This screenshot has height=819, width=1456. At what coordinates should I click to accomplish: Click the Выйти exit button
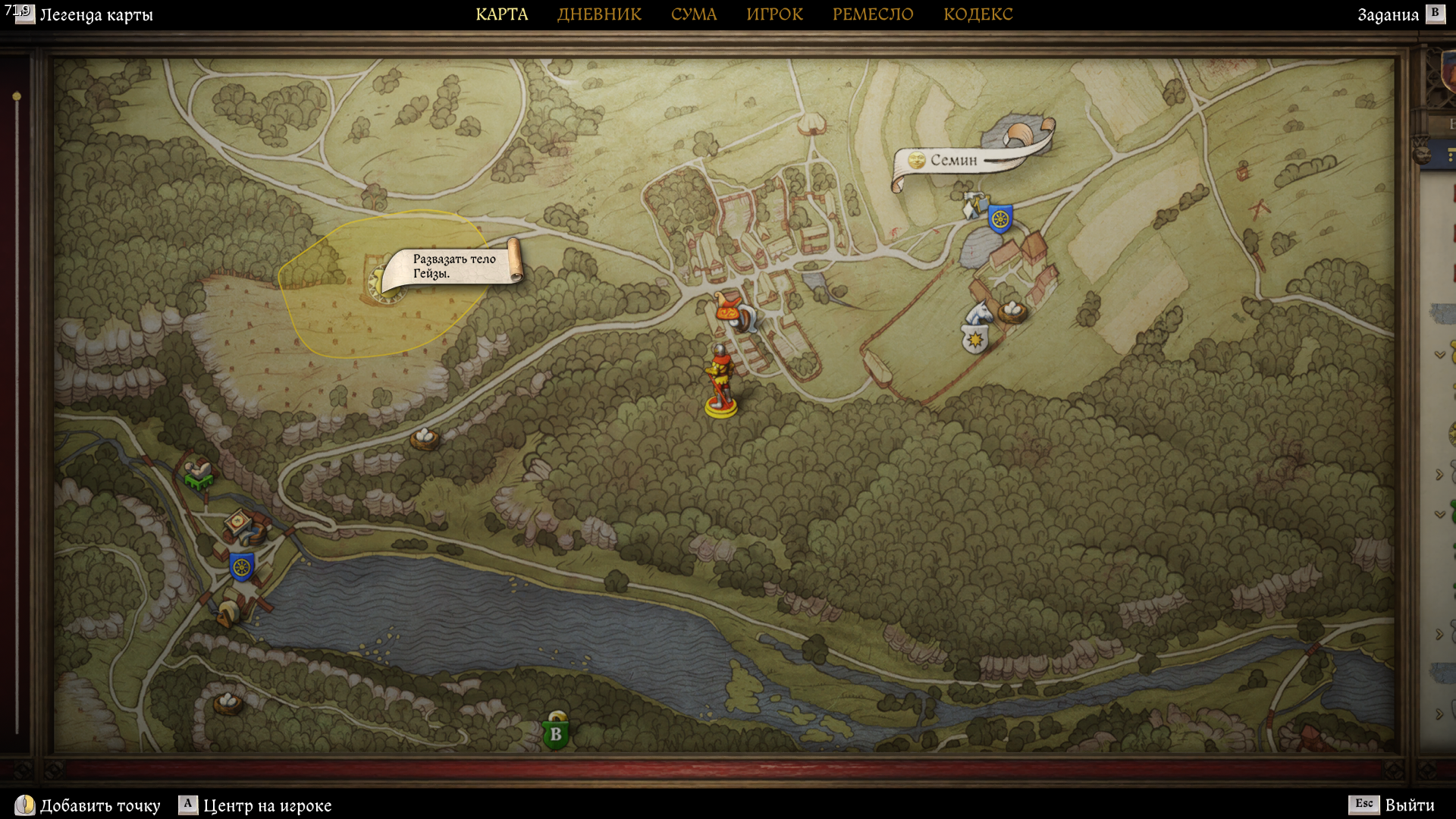pyautogui.click(x=1409, y=805)
